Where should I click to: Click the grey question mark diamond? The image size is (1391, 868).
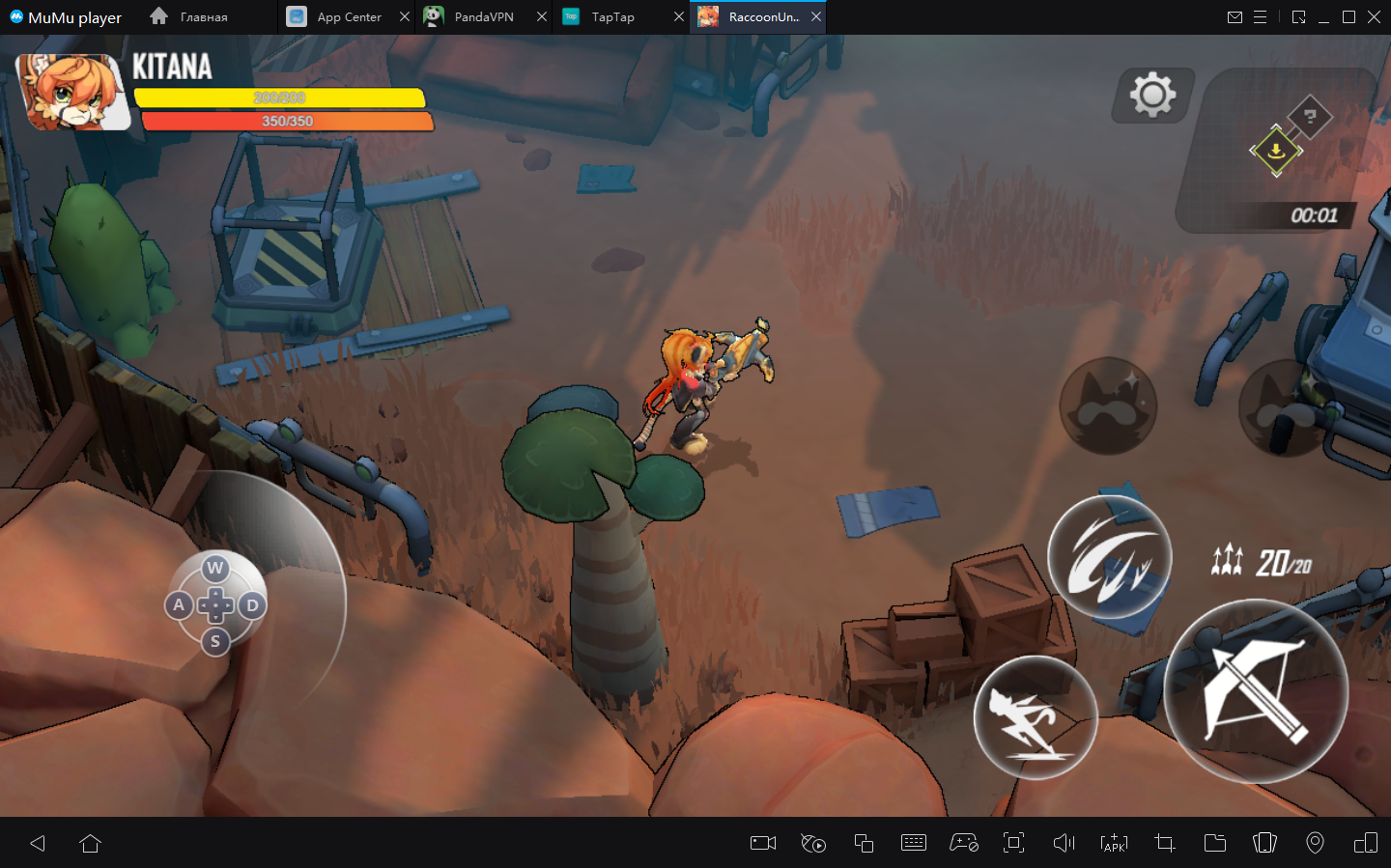[1310, 117]
